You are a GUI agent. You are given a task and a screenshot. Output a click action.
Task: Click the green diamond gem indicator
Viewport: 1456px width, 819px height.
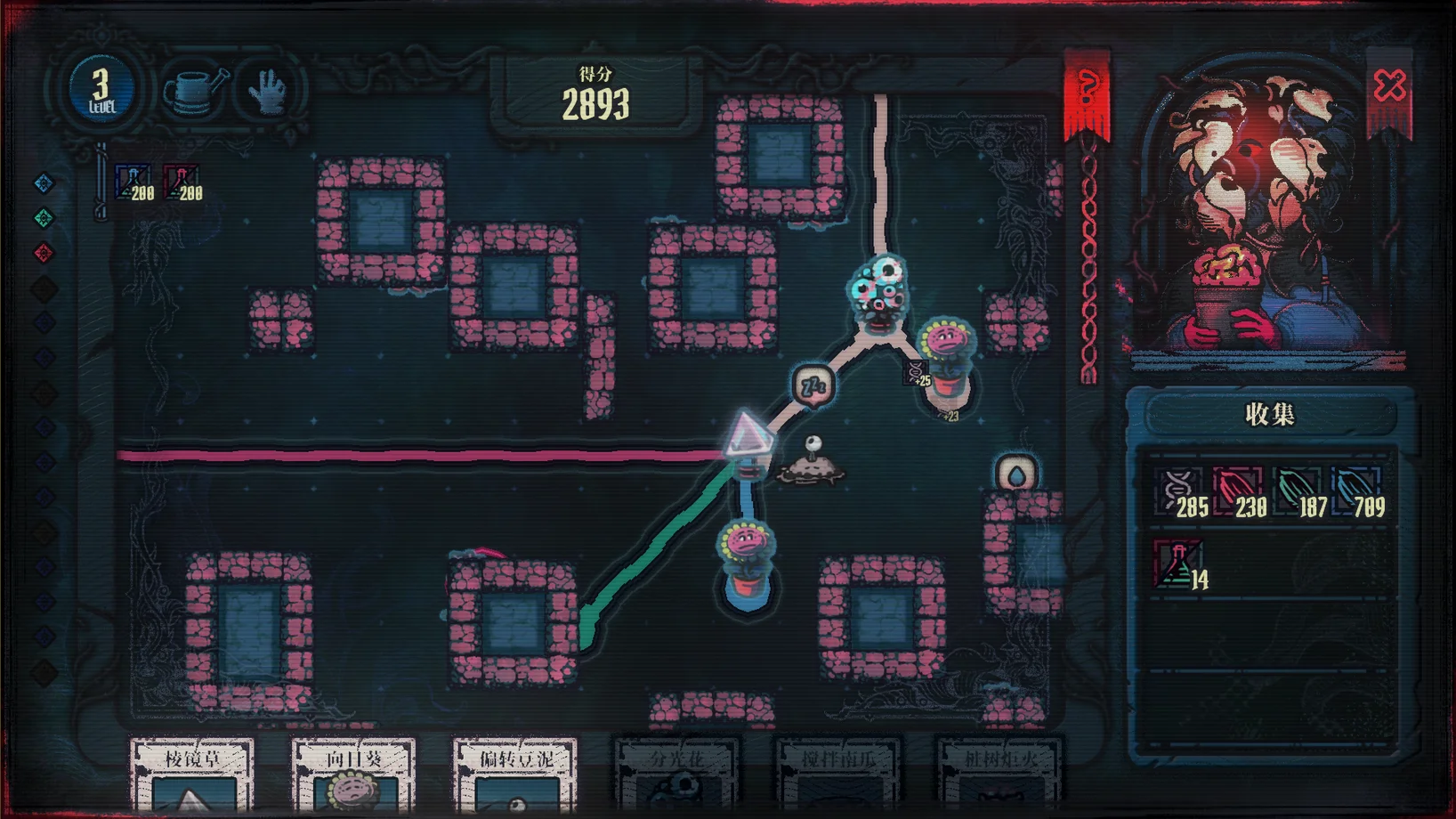point(44,218)
